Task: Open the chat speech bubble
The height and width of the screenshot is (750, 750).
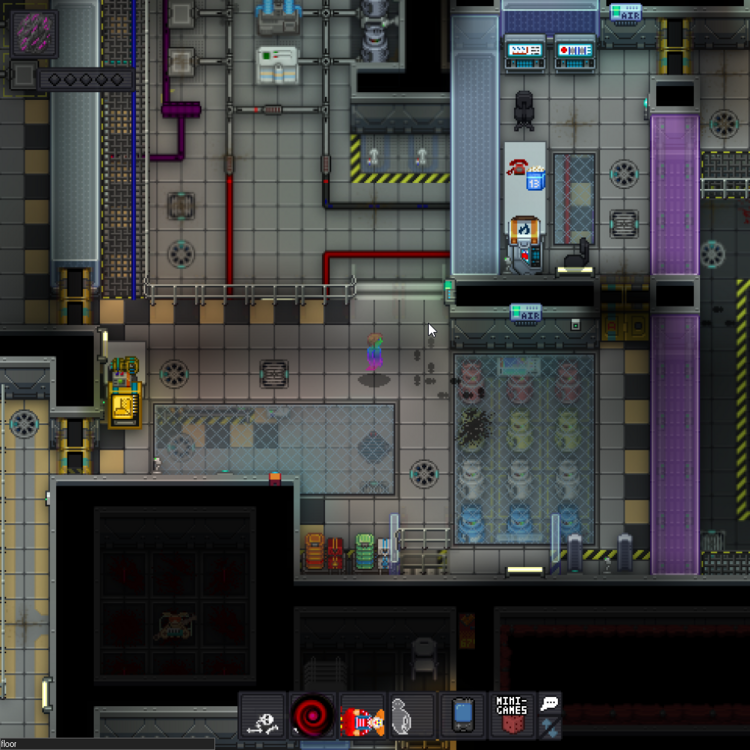Action: (550, 703)
